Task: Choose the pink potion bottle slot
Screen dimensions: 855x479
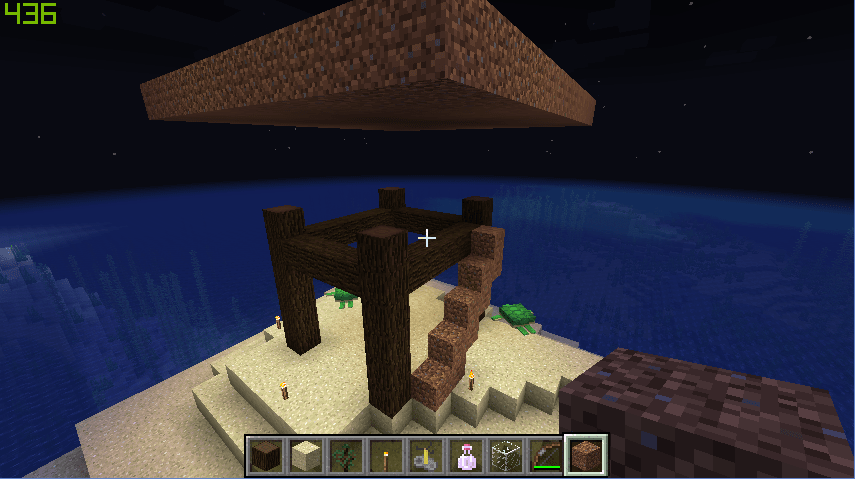Action: point(467,456)
